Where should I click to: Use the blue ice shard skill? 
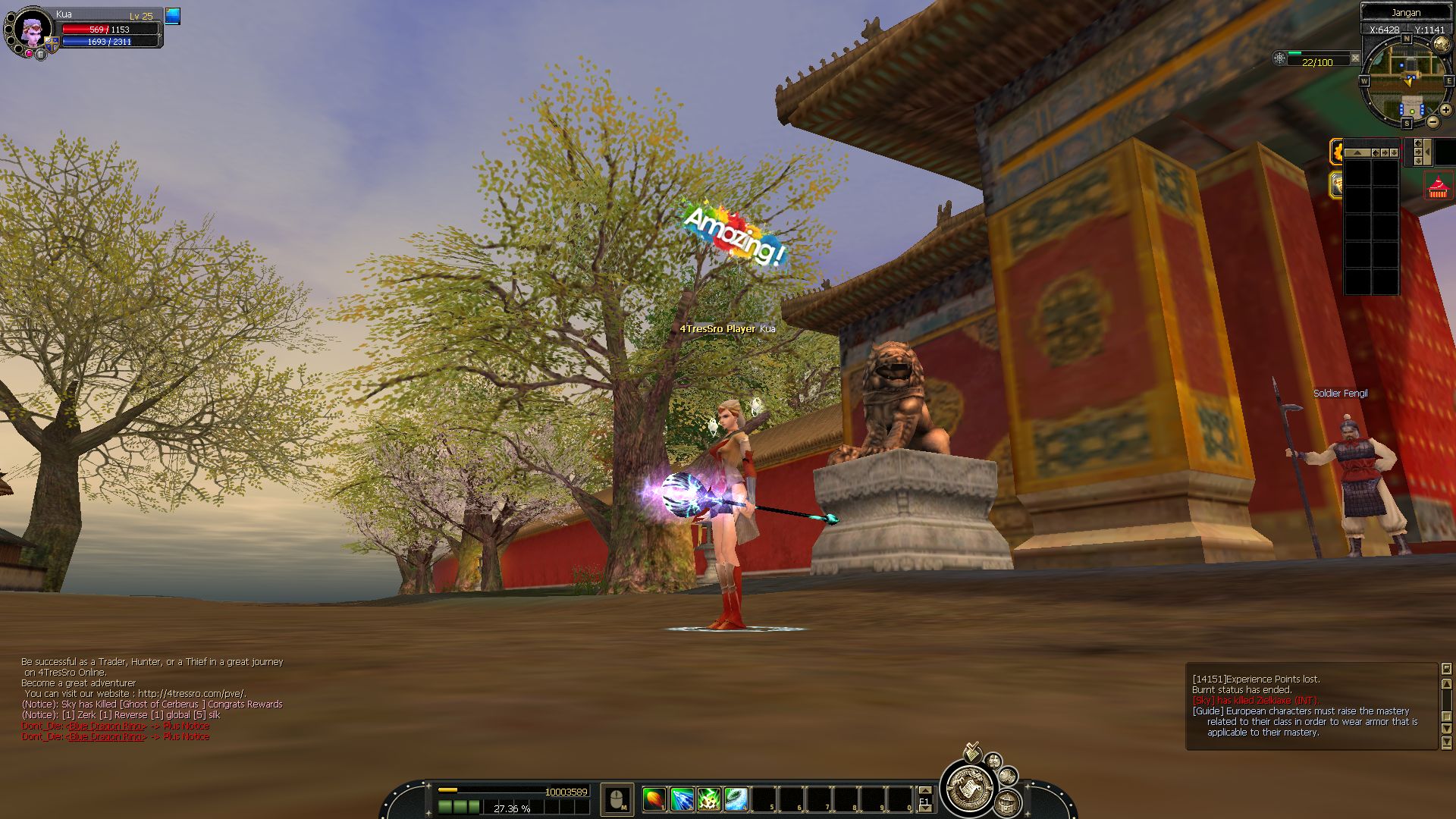pos(682,799)
